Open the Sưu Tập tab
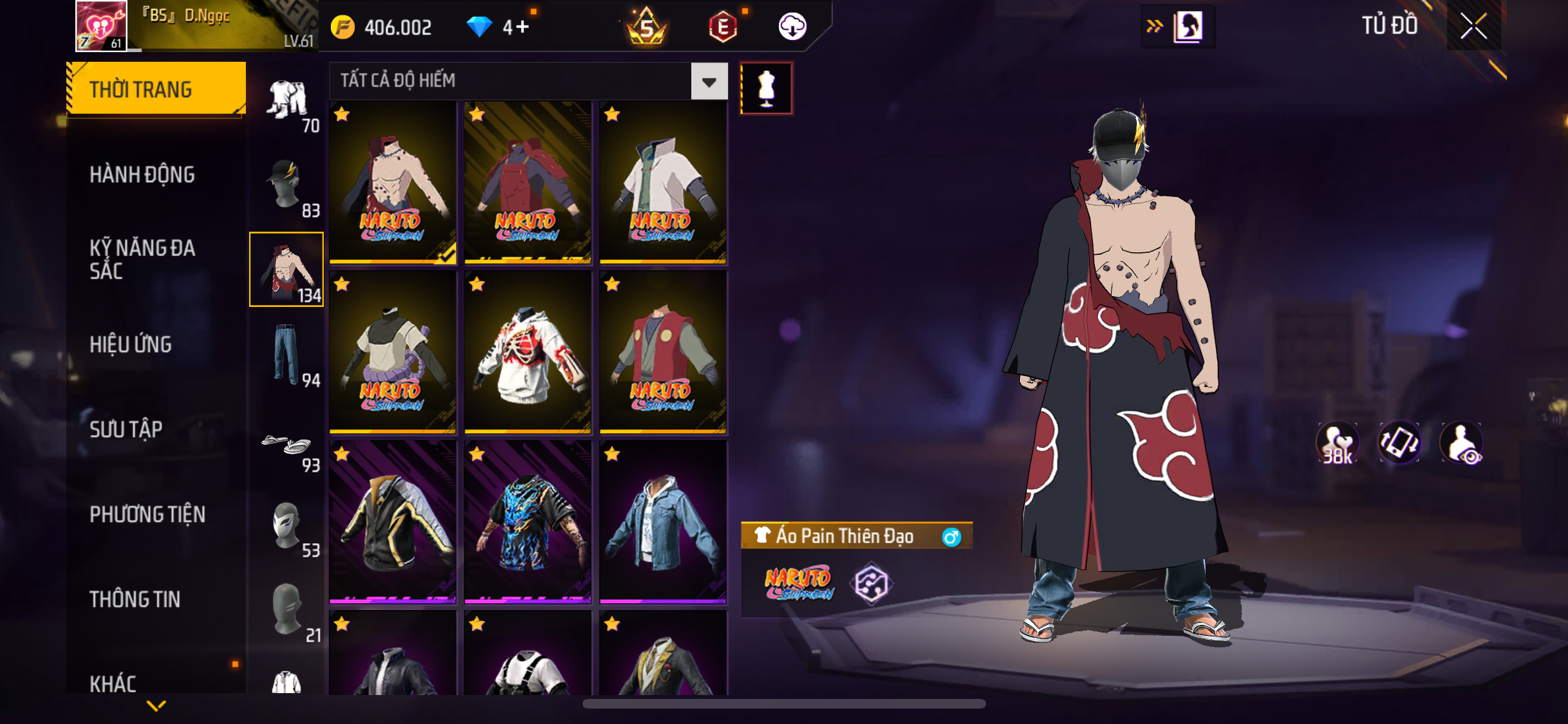 tap(126, 429)
